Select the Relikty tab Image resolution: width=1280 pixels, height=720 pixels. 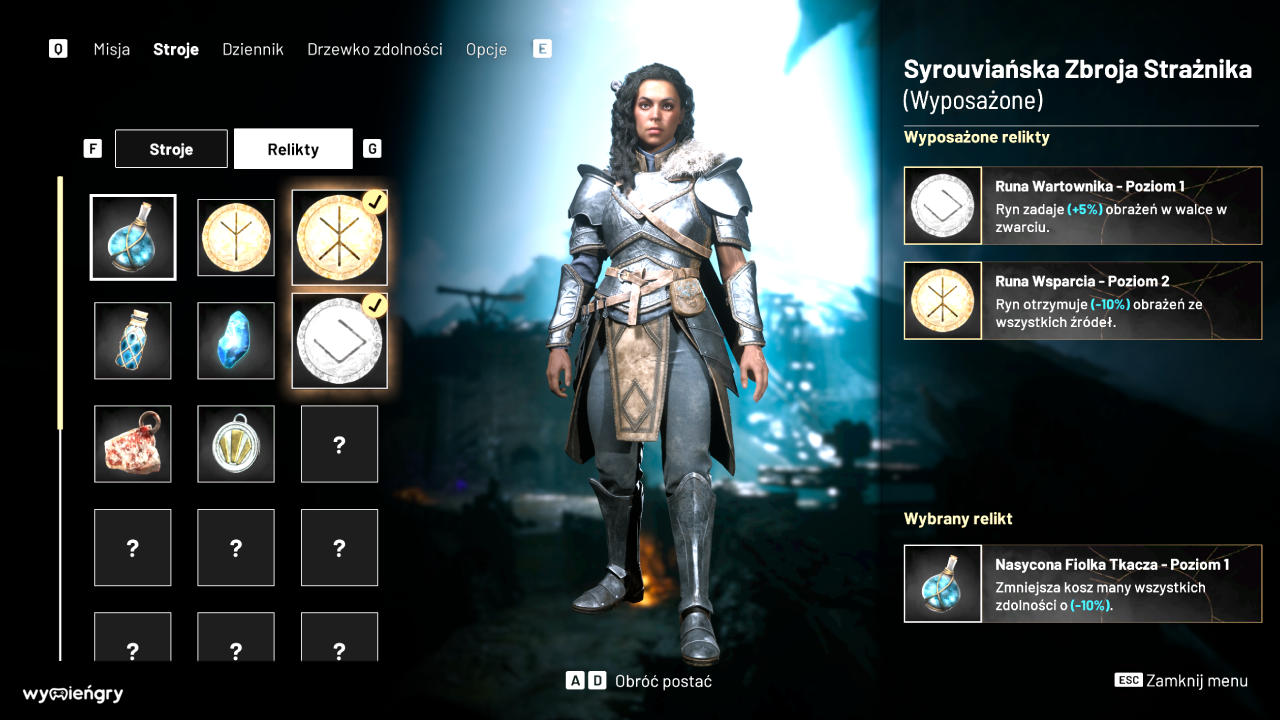tap(293, 149)
